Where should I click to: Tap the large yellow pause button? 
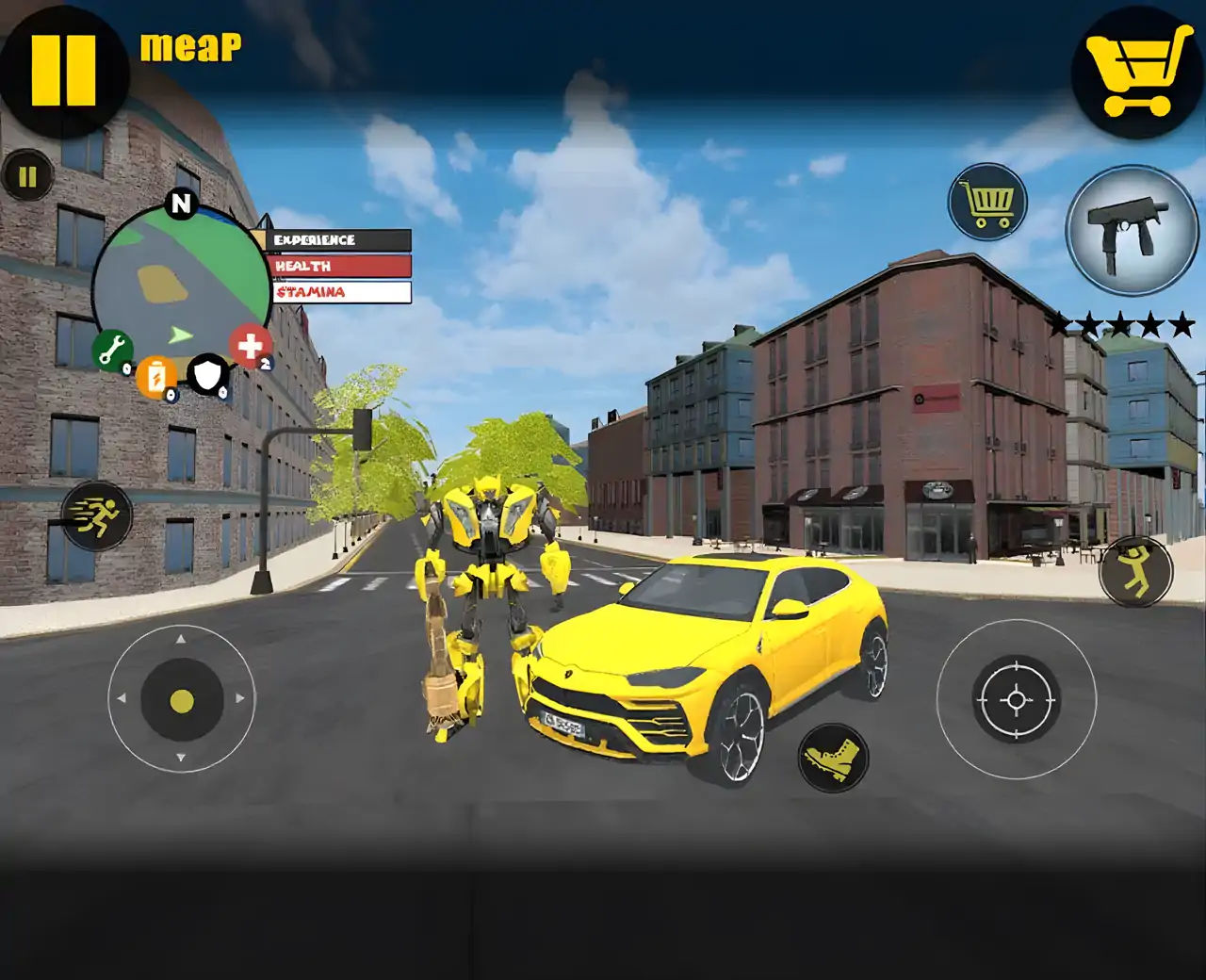63,70
